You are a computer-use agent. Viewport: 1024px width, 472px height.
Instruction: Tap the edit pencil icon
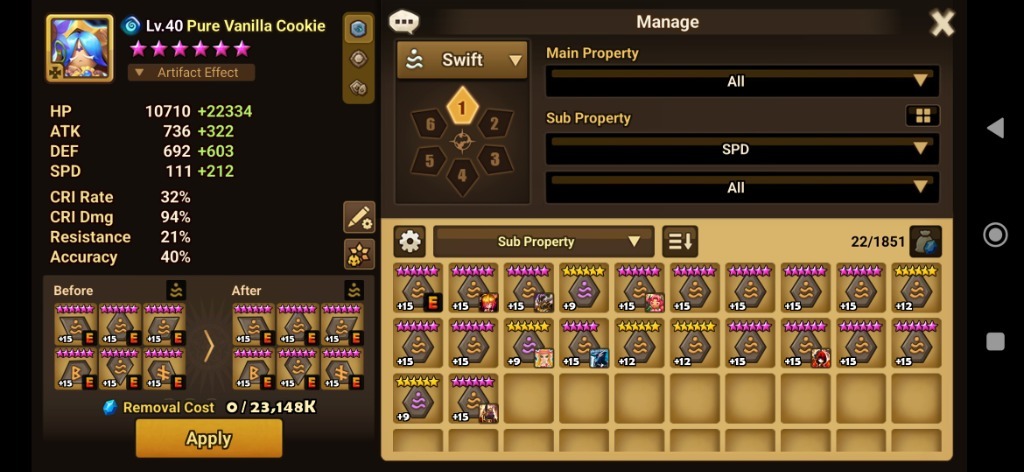358,216
